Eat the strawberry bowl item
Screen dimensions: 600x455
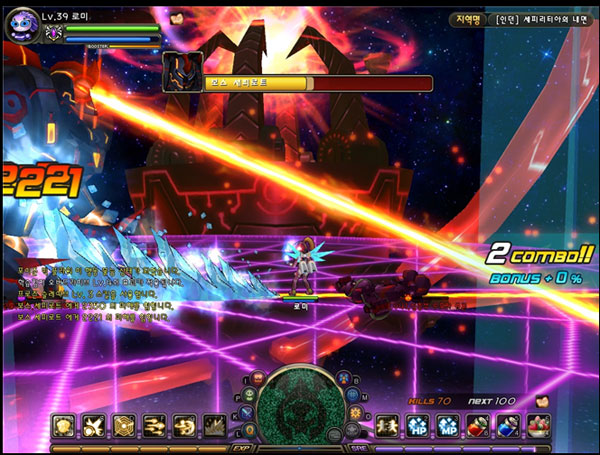click(x=538, y=425)
